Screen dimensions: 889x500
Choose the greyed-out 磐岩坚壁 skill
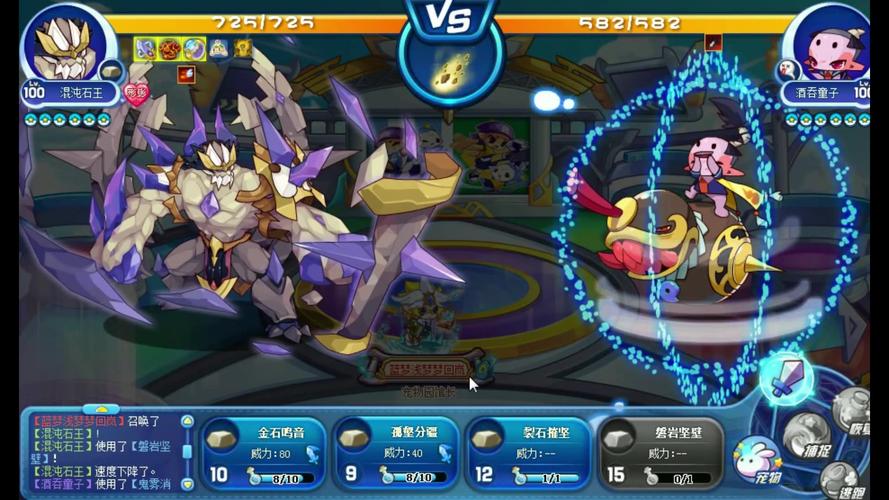tap(659, 453)
